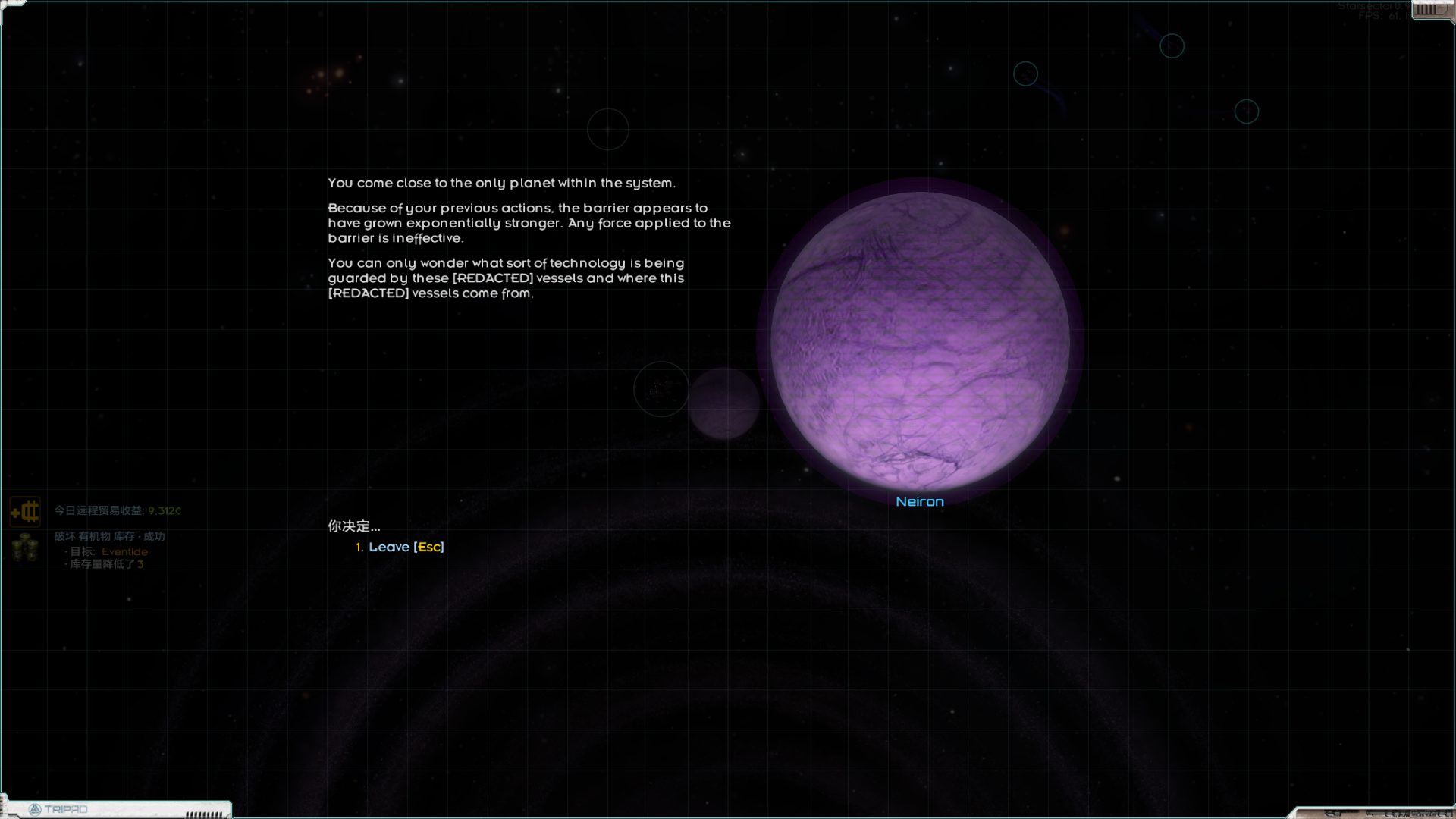Image resolution: width=1456 pixels, height=819 pixels.
Task: Open the TriPad panel
Action: pos(59,809)
